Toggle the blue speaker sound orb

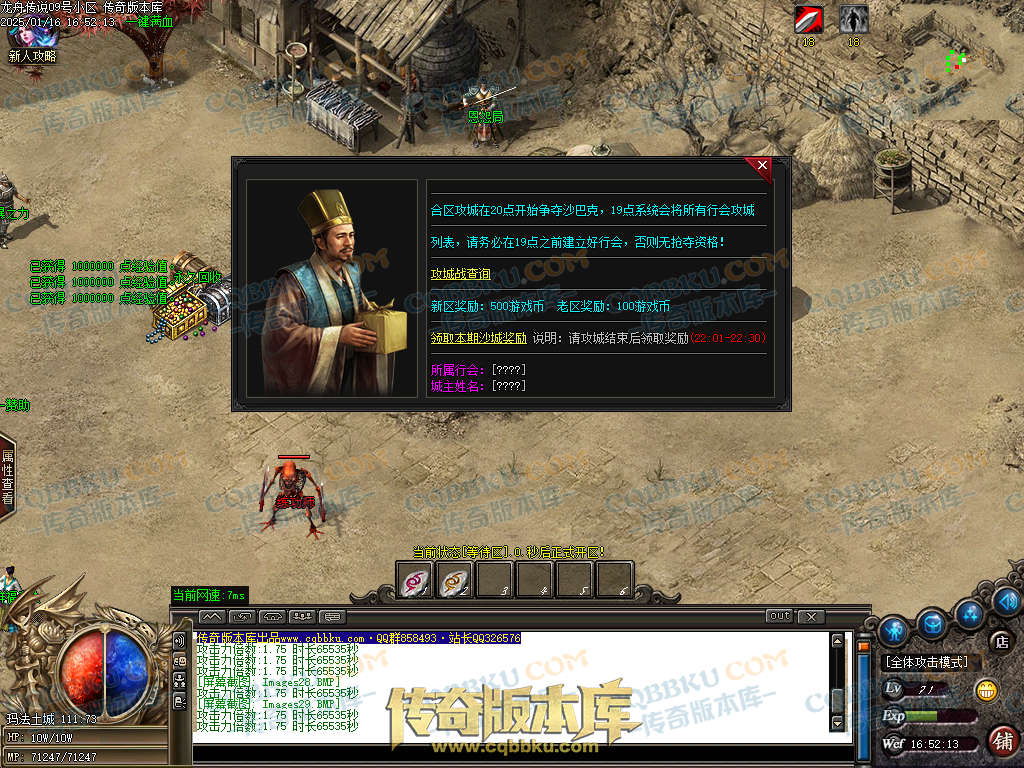click(1007, 601)
